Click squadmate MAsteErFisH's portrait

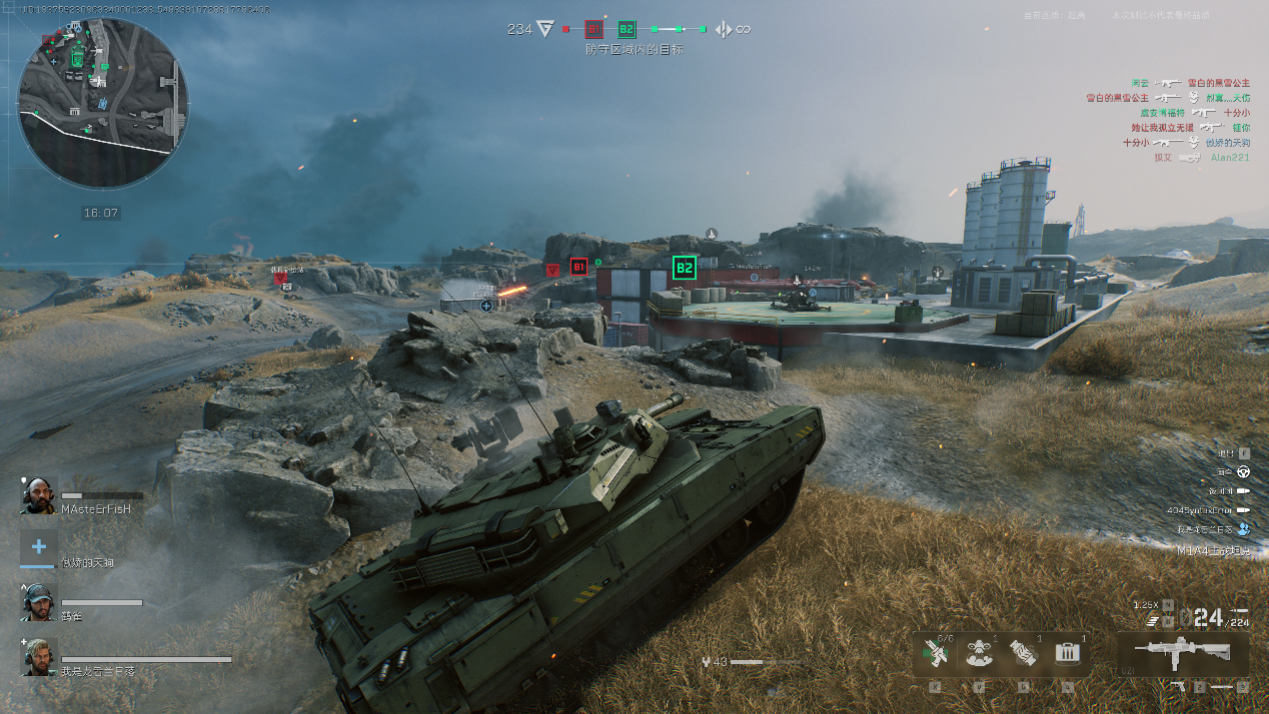point(38,496)
